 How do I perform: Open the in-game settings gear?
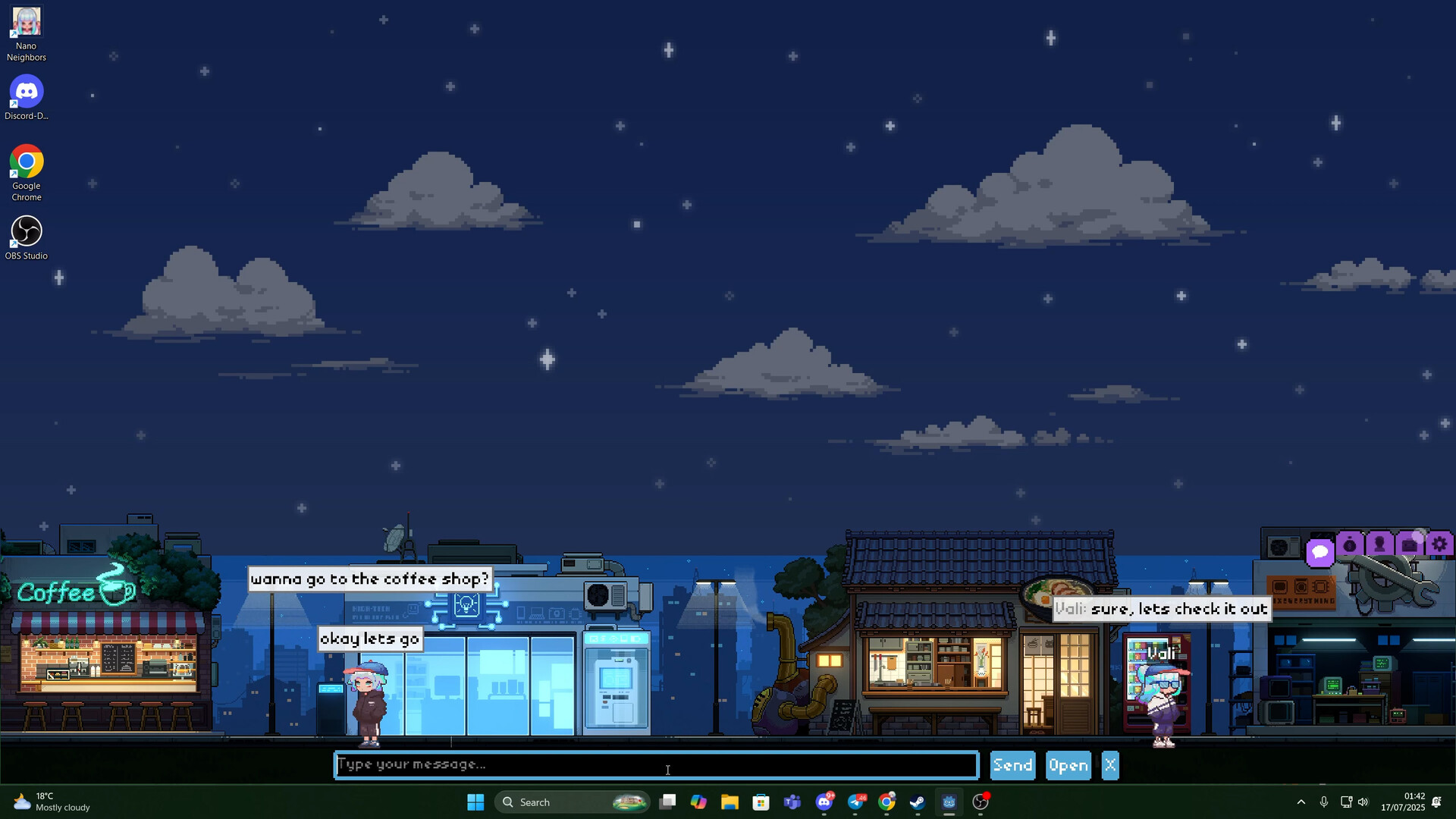[x=1439, y=544]
